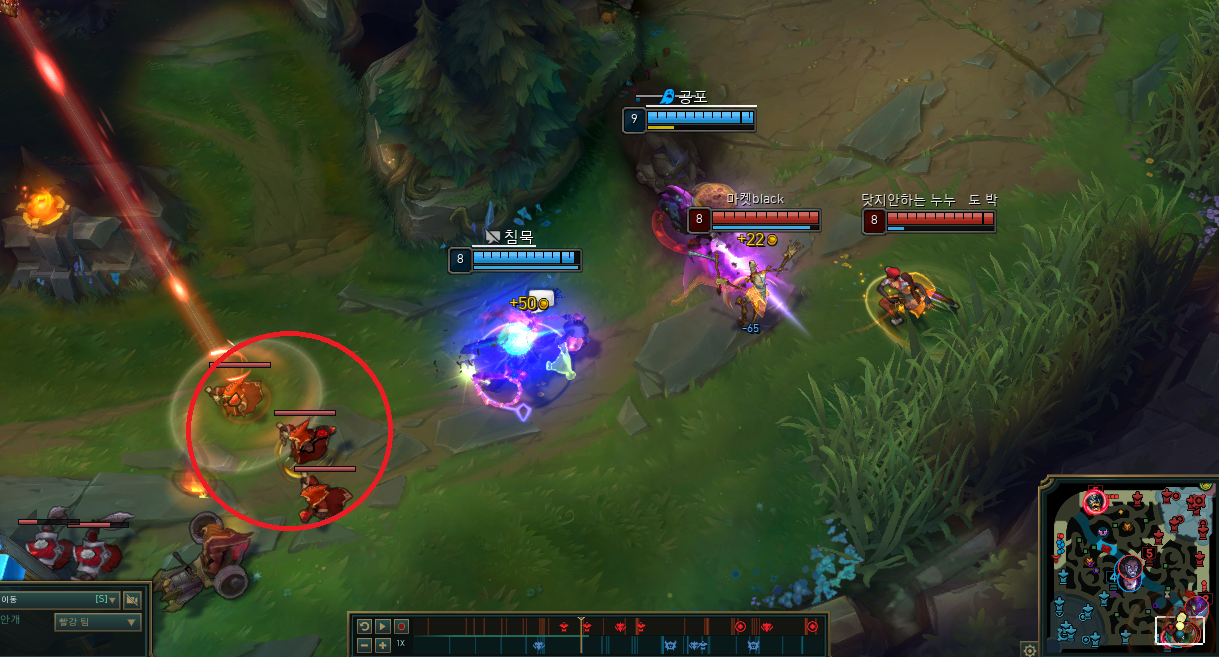Open the 이동 camera mode dropdown
The image size is (1219, 657).
click(60, 600)
